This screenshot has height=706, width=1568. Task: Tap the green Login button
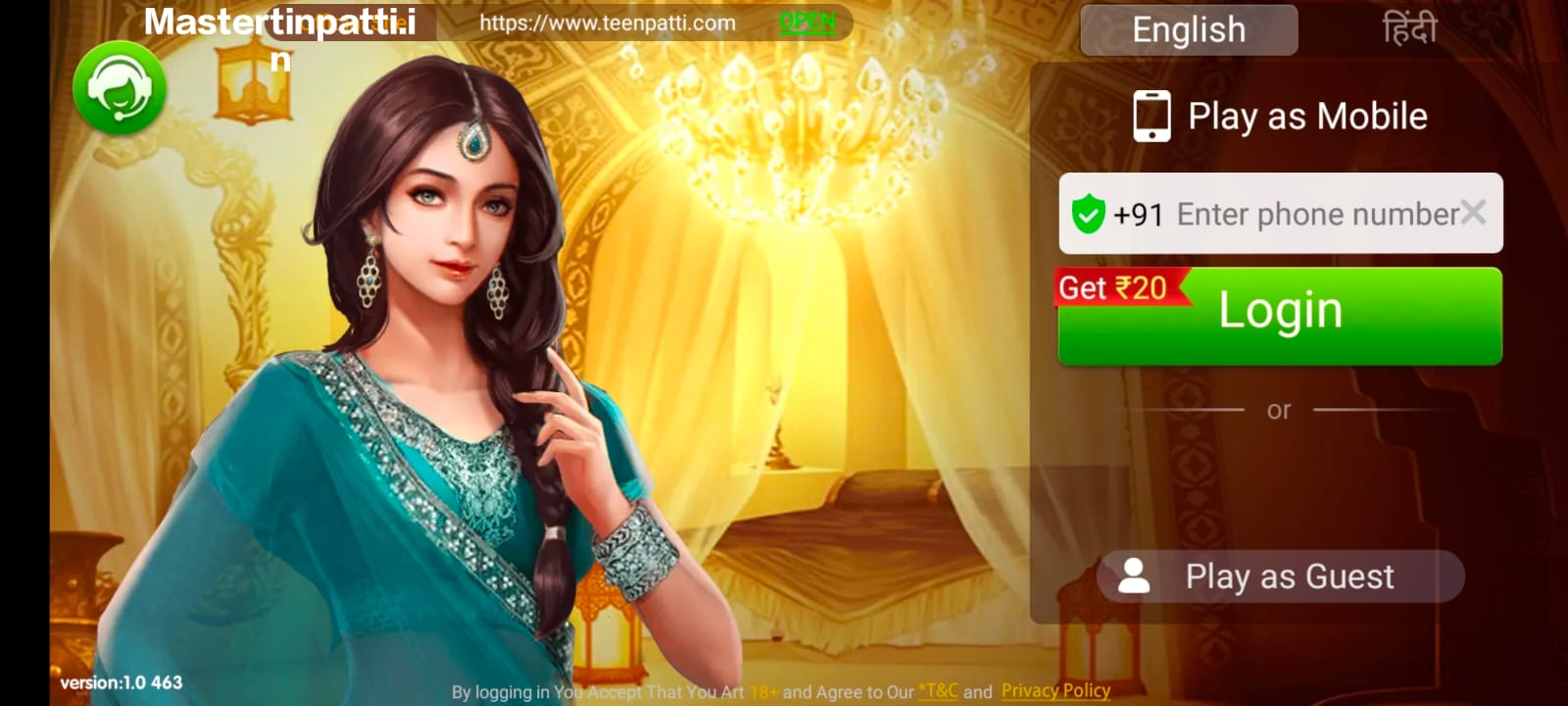[x=1280, y=316]
